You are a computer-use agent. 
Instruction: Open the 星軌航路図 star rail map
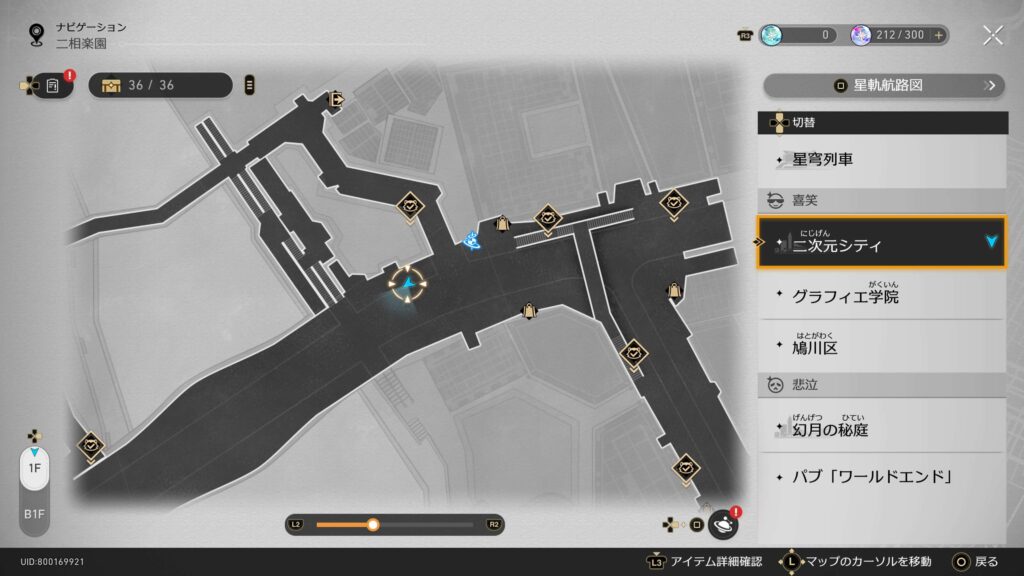883,86
